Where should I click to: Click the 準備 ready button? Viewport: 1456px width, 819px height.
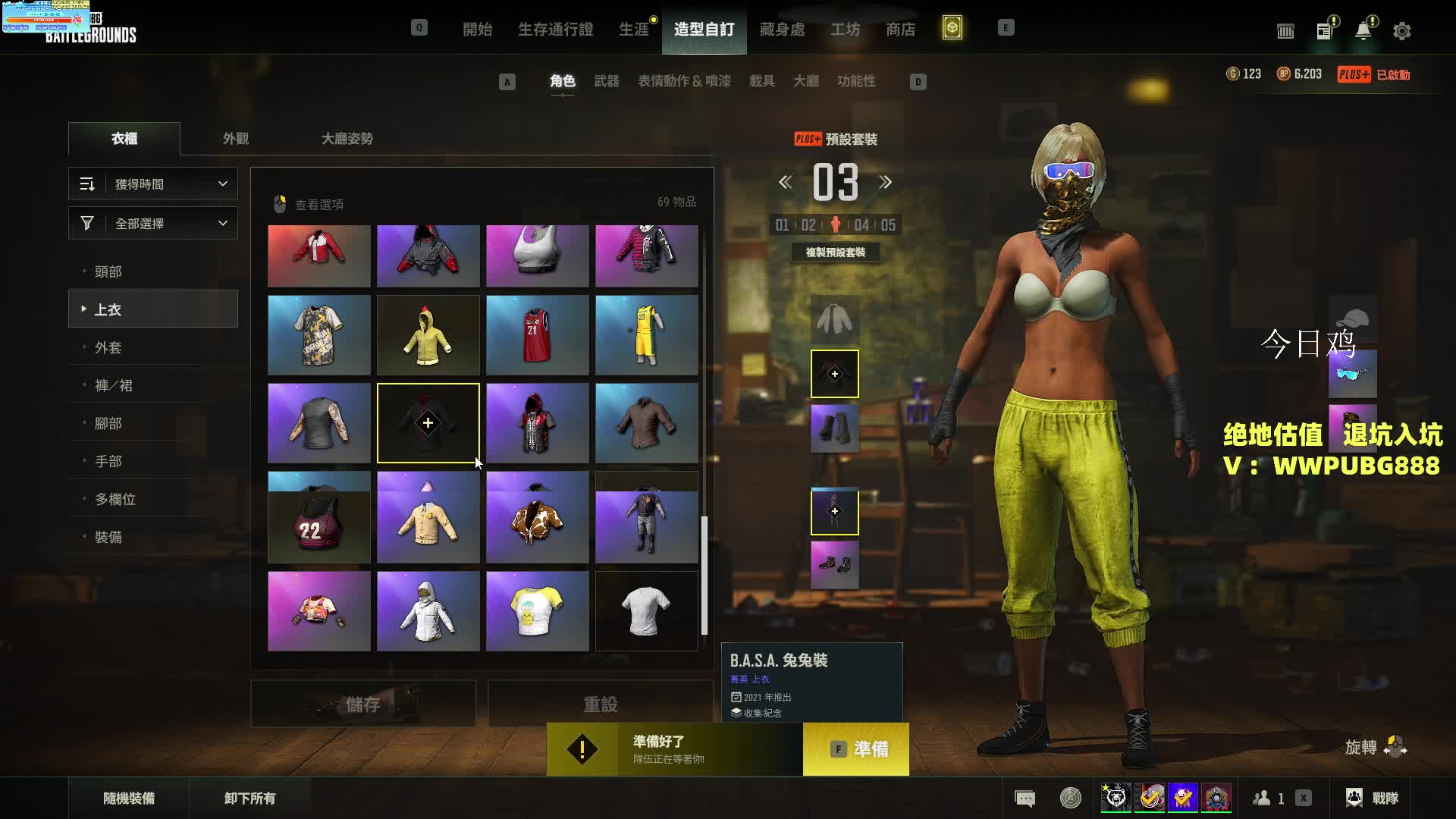coord(856,749)
